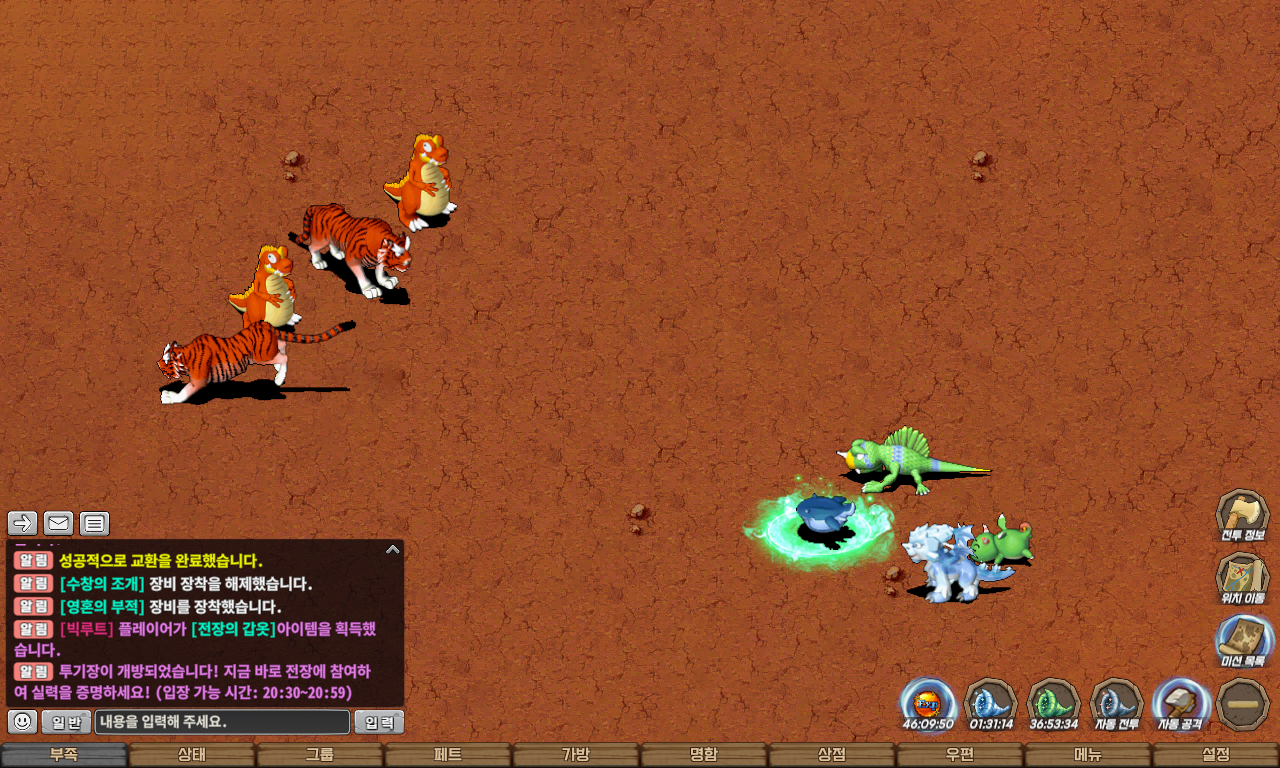Image resolution: width=1280 pixels, height=768 pixels.
Task: Click the Exp boost orb icon
Action: pos(927,703)
